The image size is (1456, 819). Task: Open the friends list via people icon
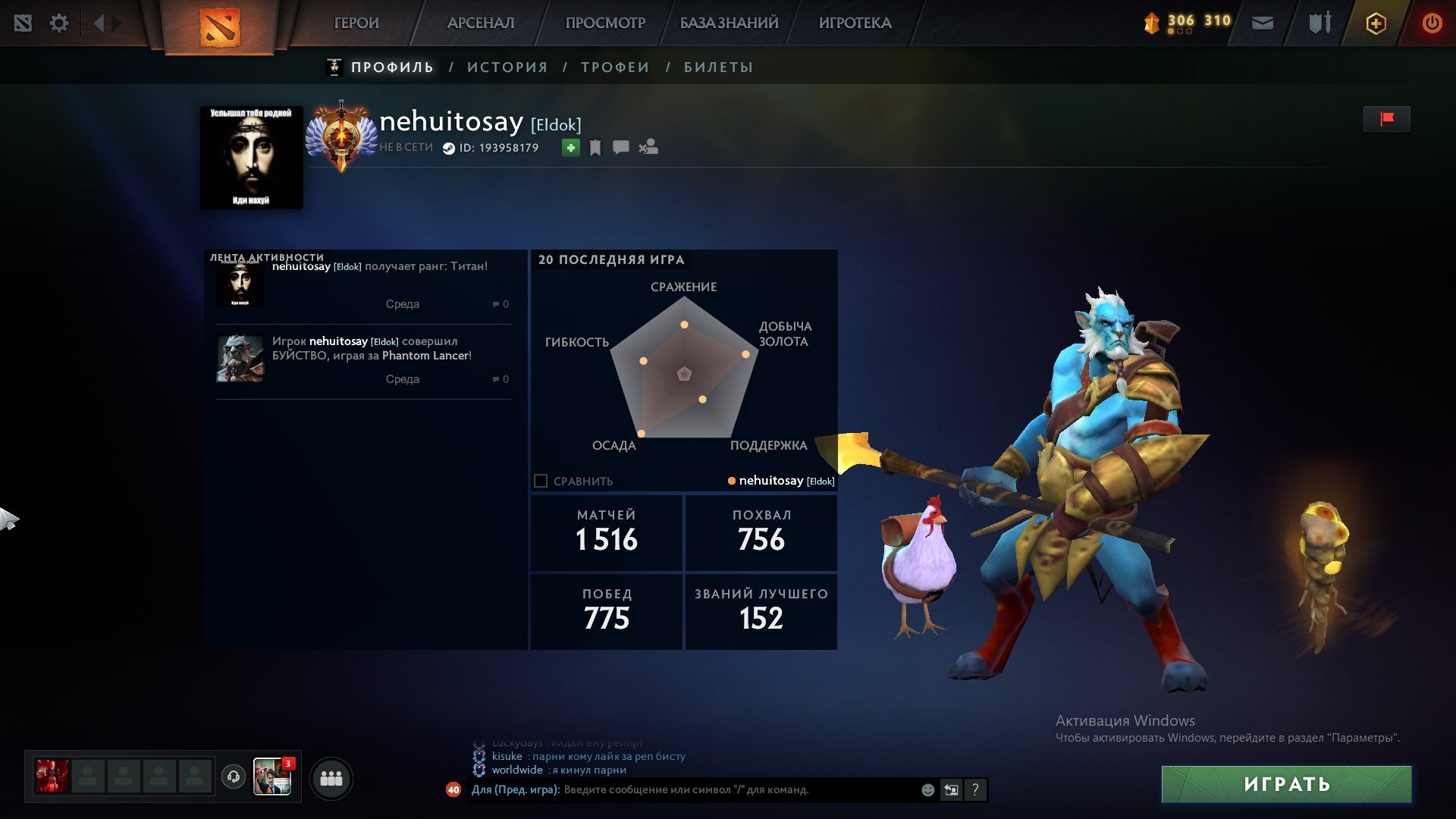click(331, 778)
